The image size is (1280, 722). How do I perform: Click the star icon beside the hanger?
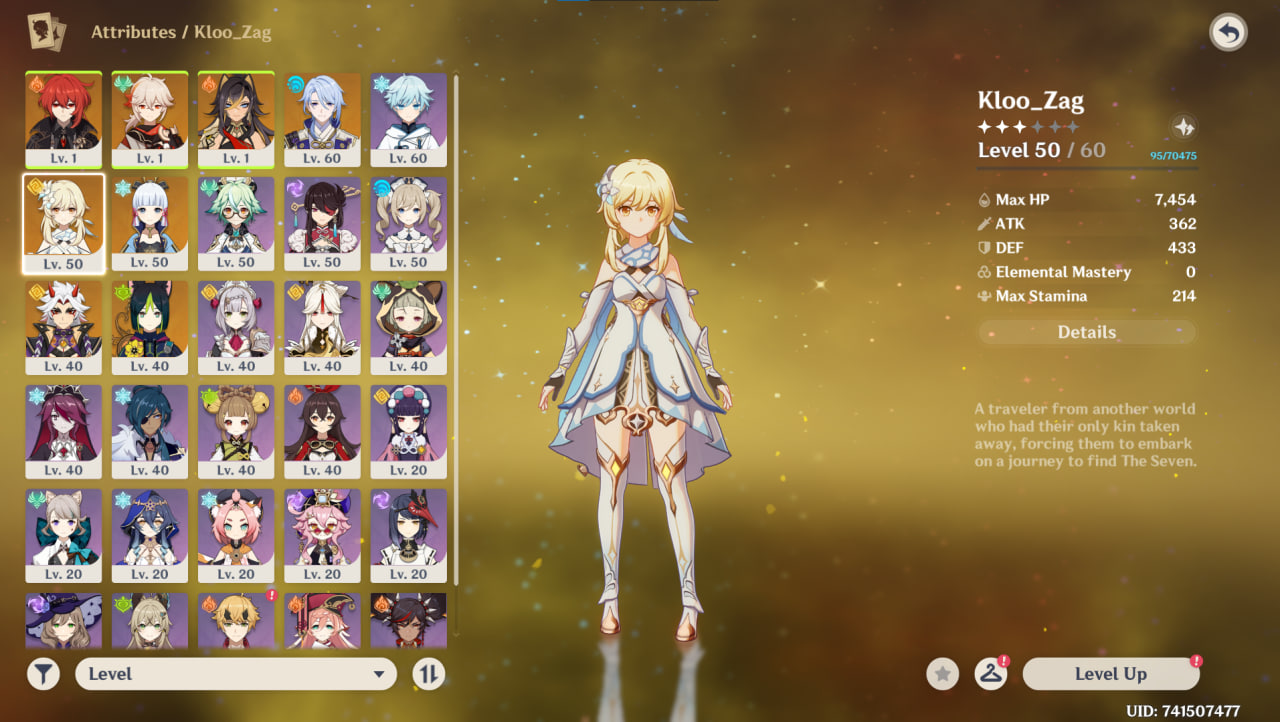coord(942,674)
